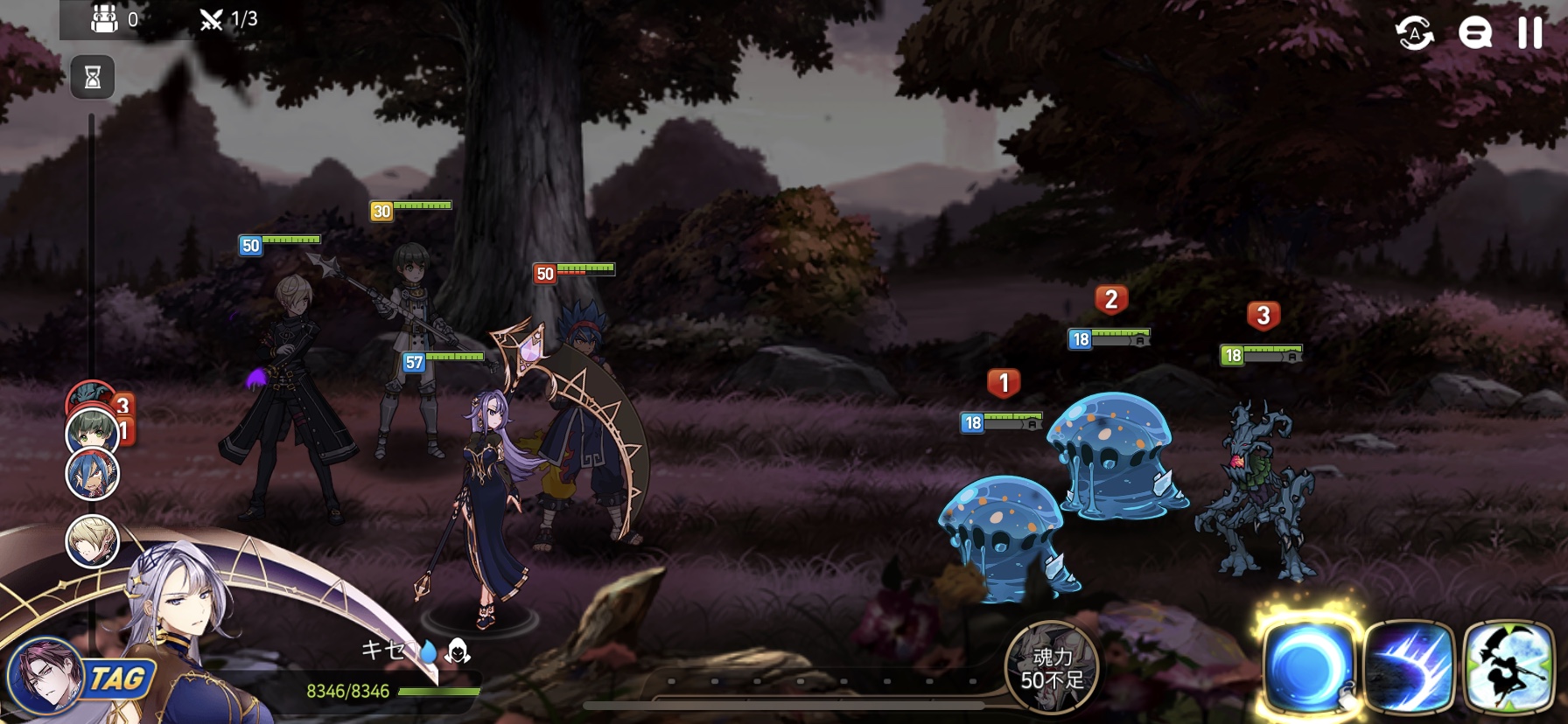The height and width of the screenshot is (724, 1568).
Task: Target enemy marked number 3
Action: click(1256, 490)
